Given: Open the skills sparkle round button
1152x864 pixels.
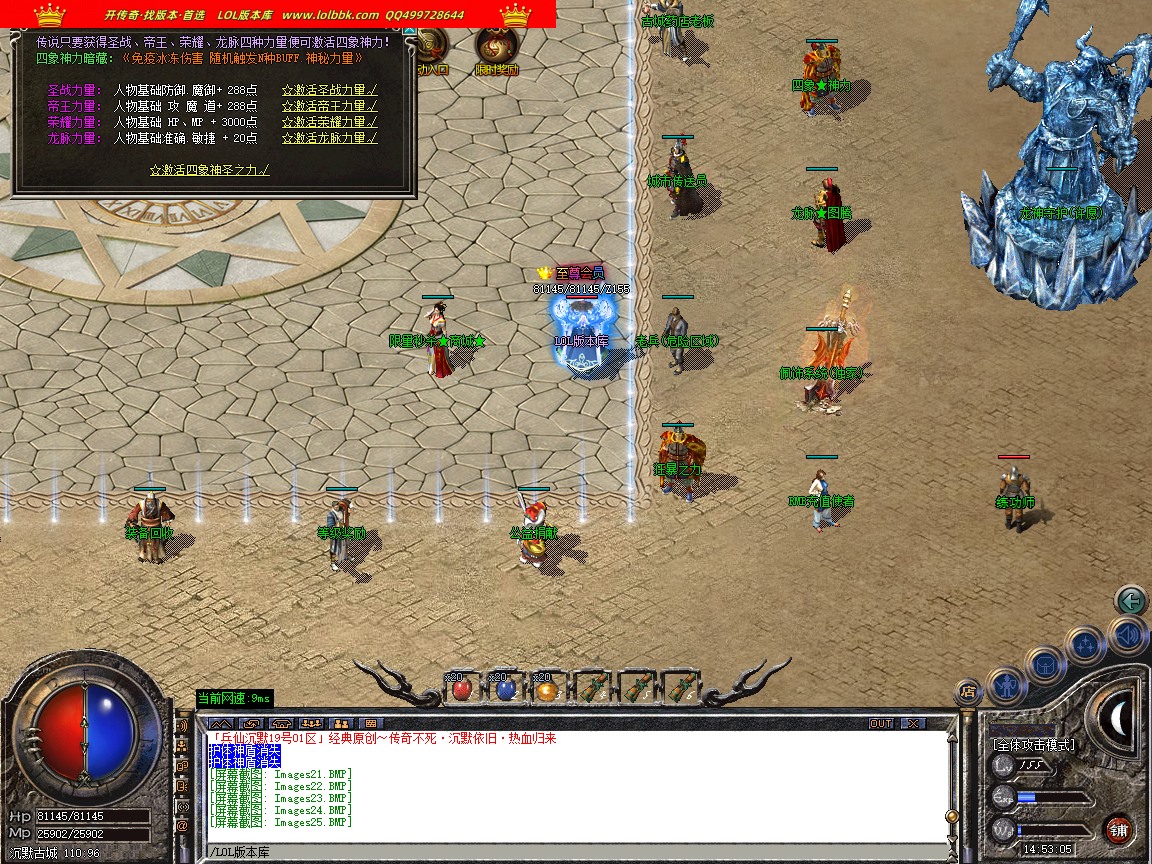Looking at the screenshot, I should (x=1086, y=645).
